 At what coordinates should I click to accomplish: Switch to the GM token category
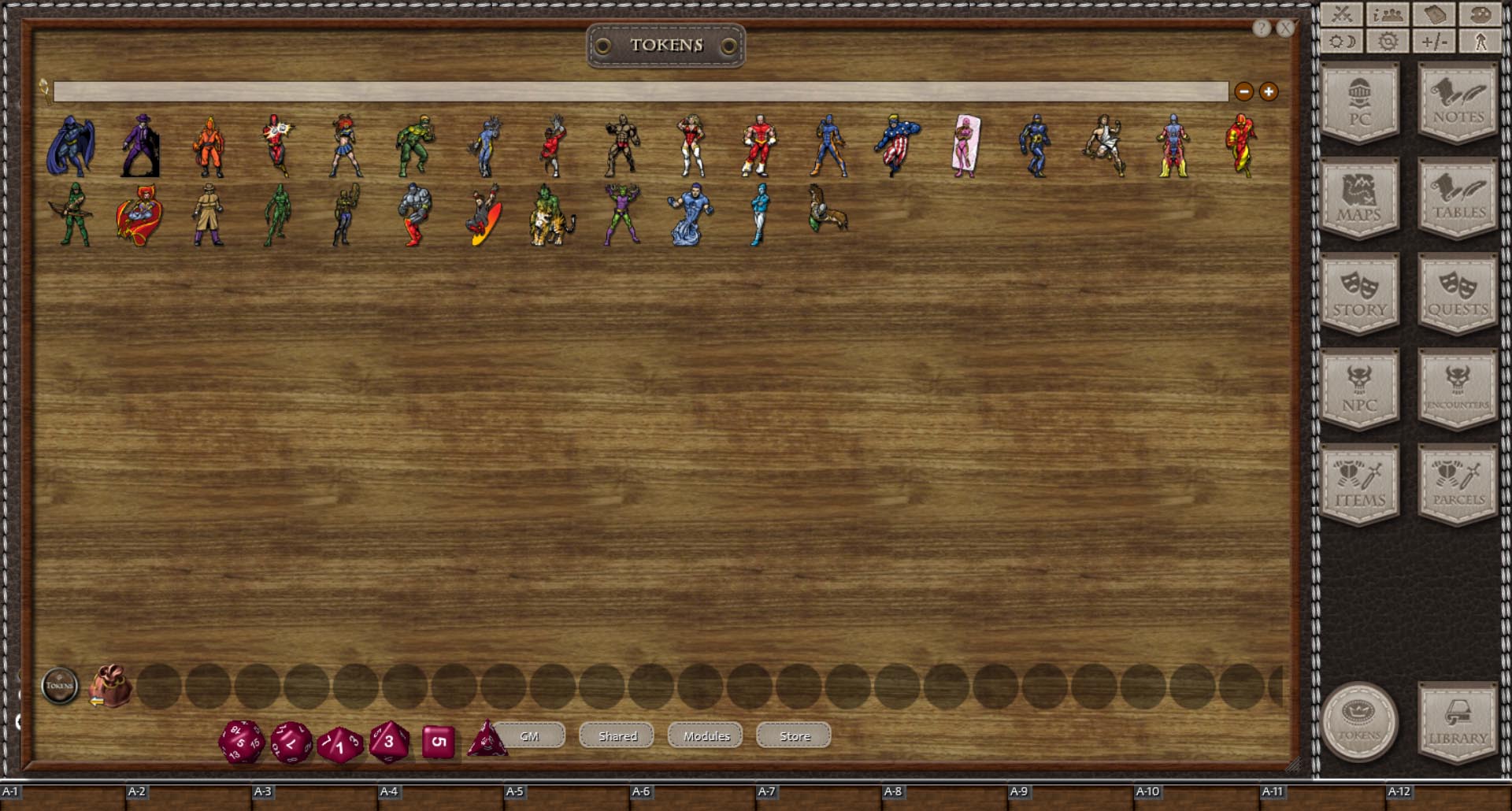click(528, 735)
